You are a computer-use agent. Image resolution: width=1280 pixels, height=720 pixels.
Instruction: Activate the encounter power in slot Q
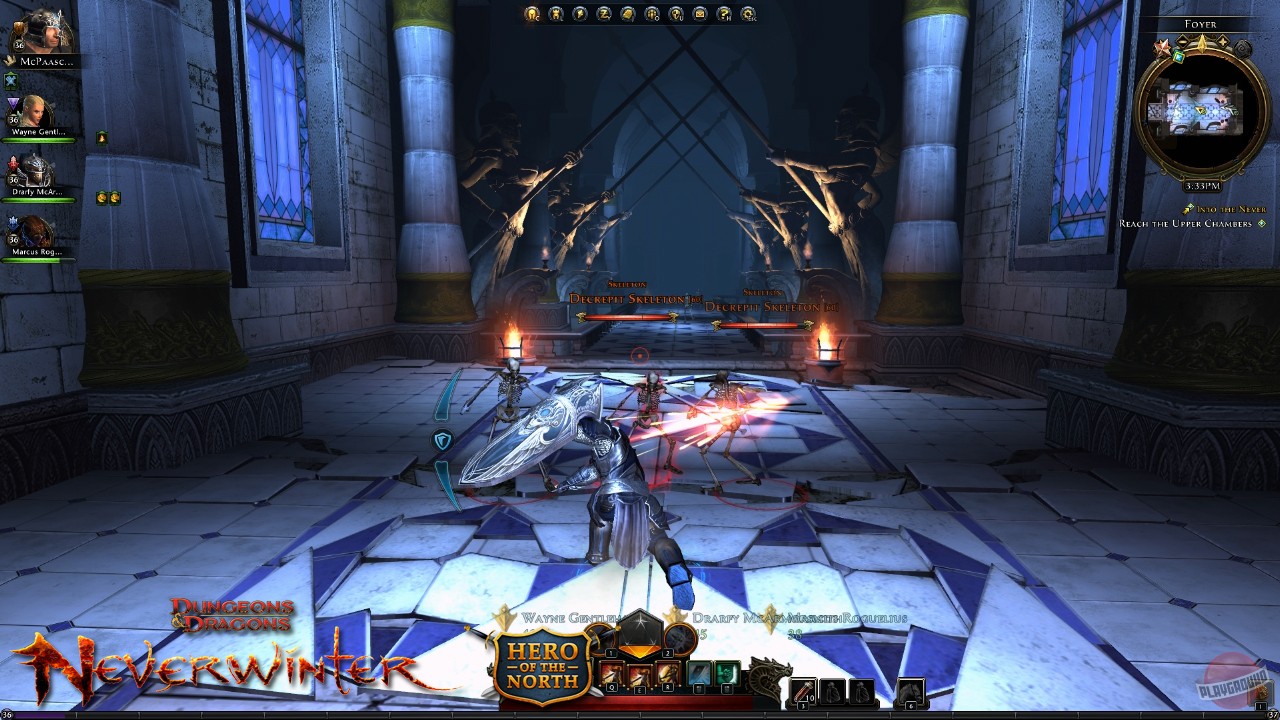pos(612,672)
